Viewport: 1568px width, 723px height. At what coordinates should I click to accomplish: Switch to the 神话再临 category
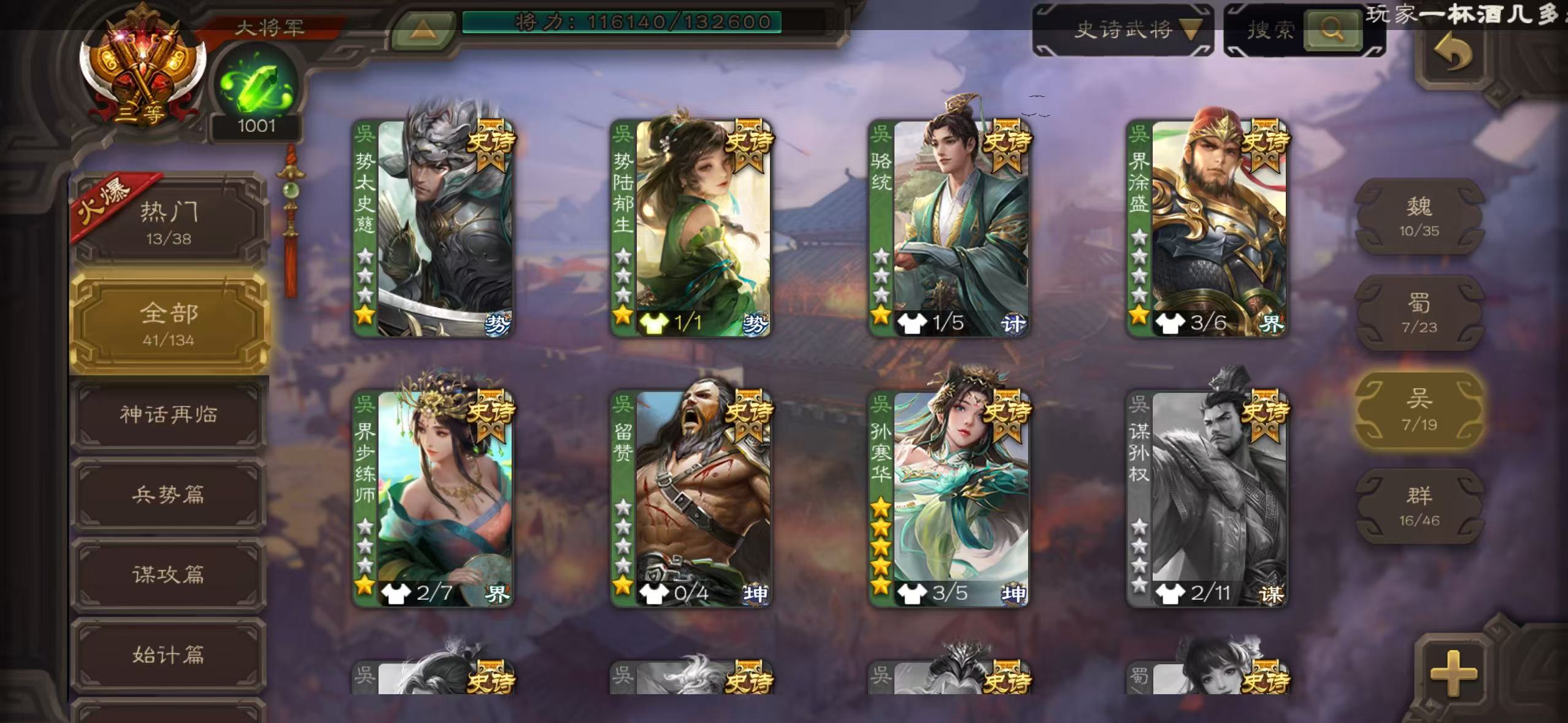coord(169,415)
